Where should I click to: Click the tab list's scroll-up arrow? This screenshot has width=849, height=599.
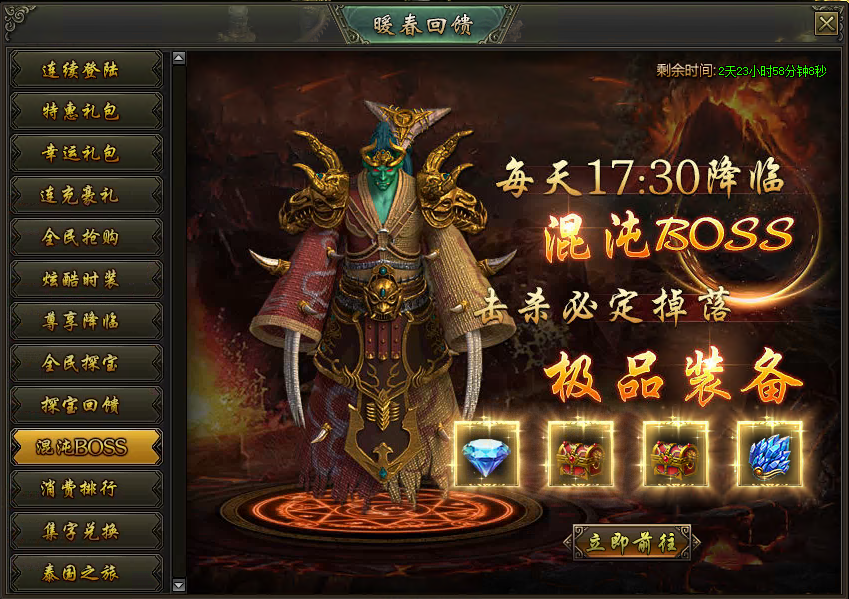(179, 58)
